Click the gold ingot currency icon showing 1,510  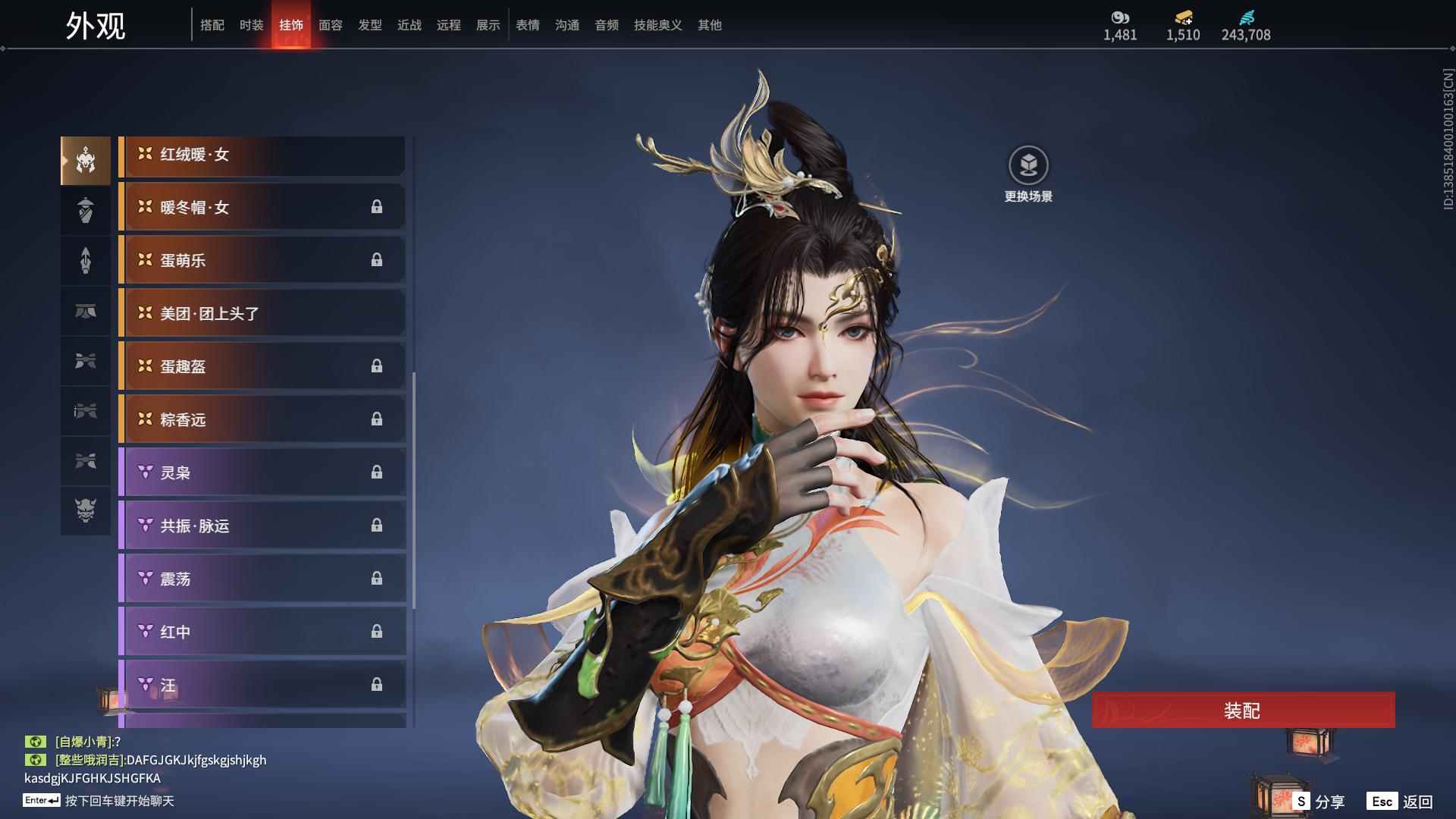coord(1181,18)
